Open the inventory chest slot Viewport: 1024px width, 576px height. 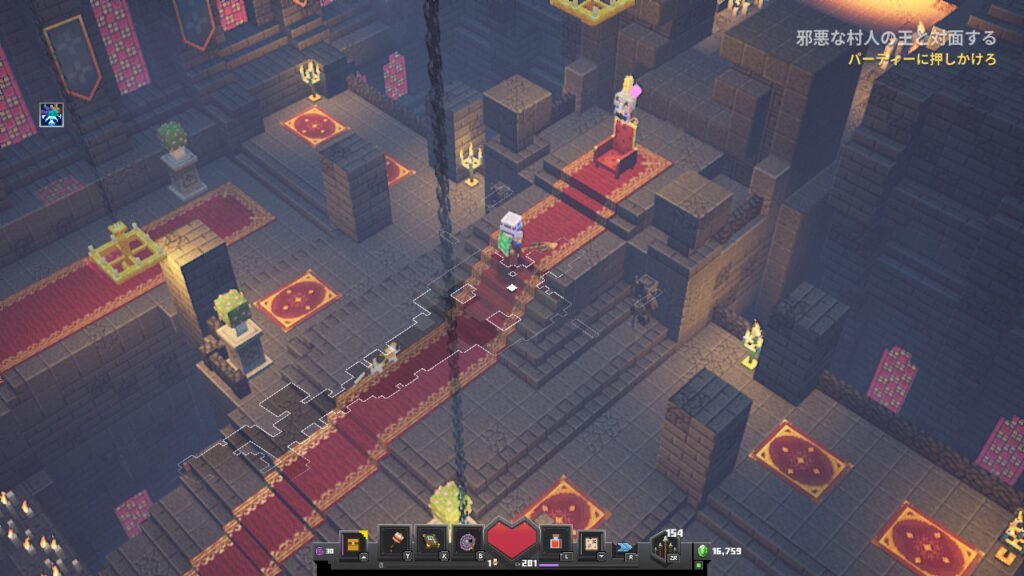tap(353, 543)
